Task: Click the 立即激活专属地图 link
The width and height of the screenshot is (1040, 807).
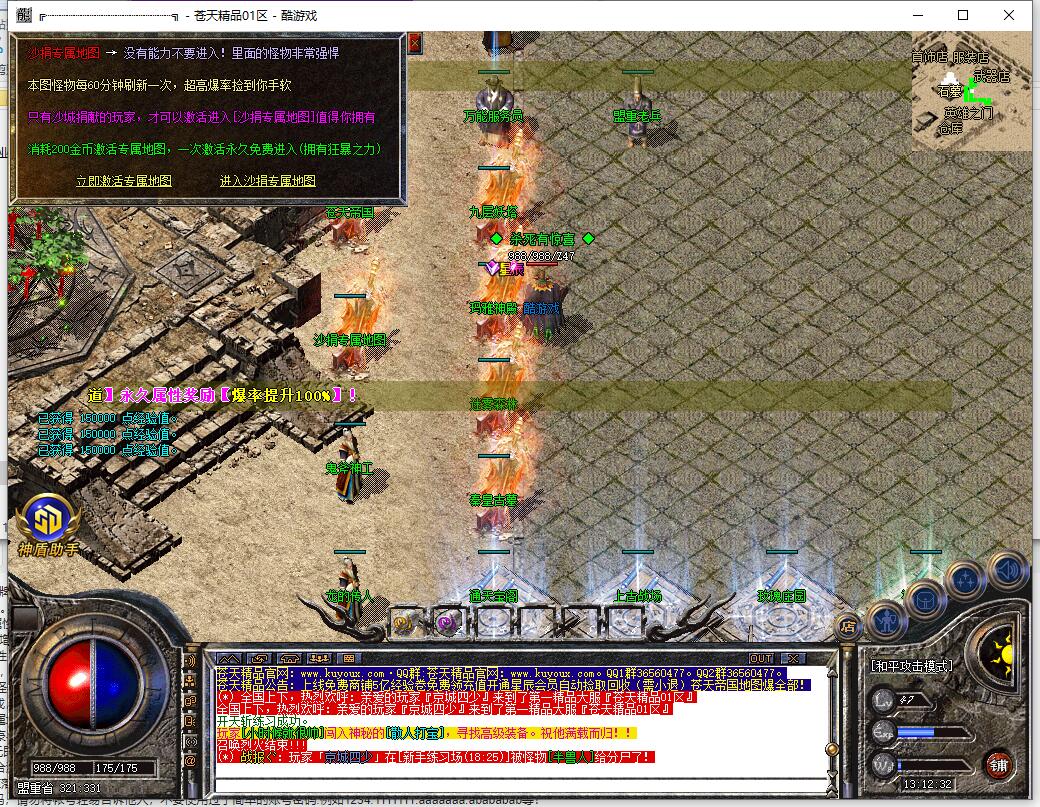Action: (124, 181)
